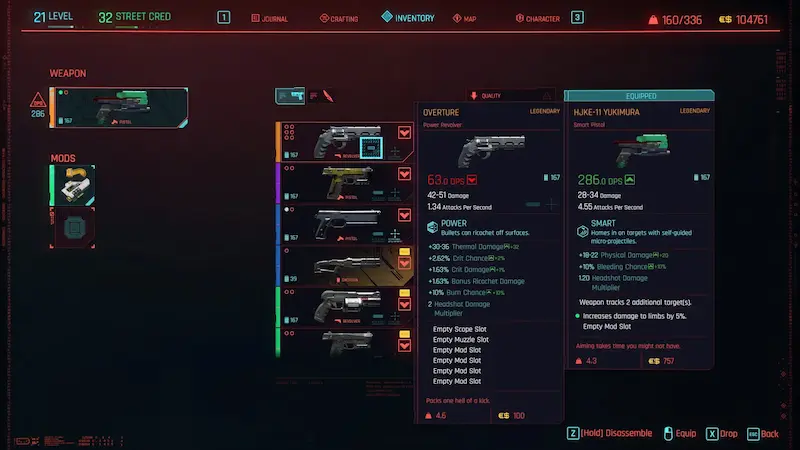Activate the ranged weapons filter tab
800x450 pixels.
point(290,96)
